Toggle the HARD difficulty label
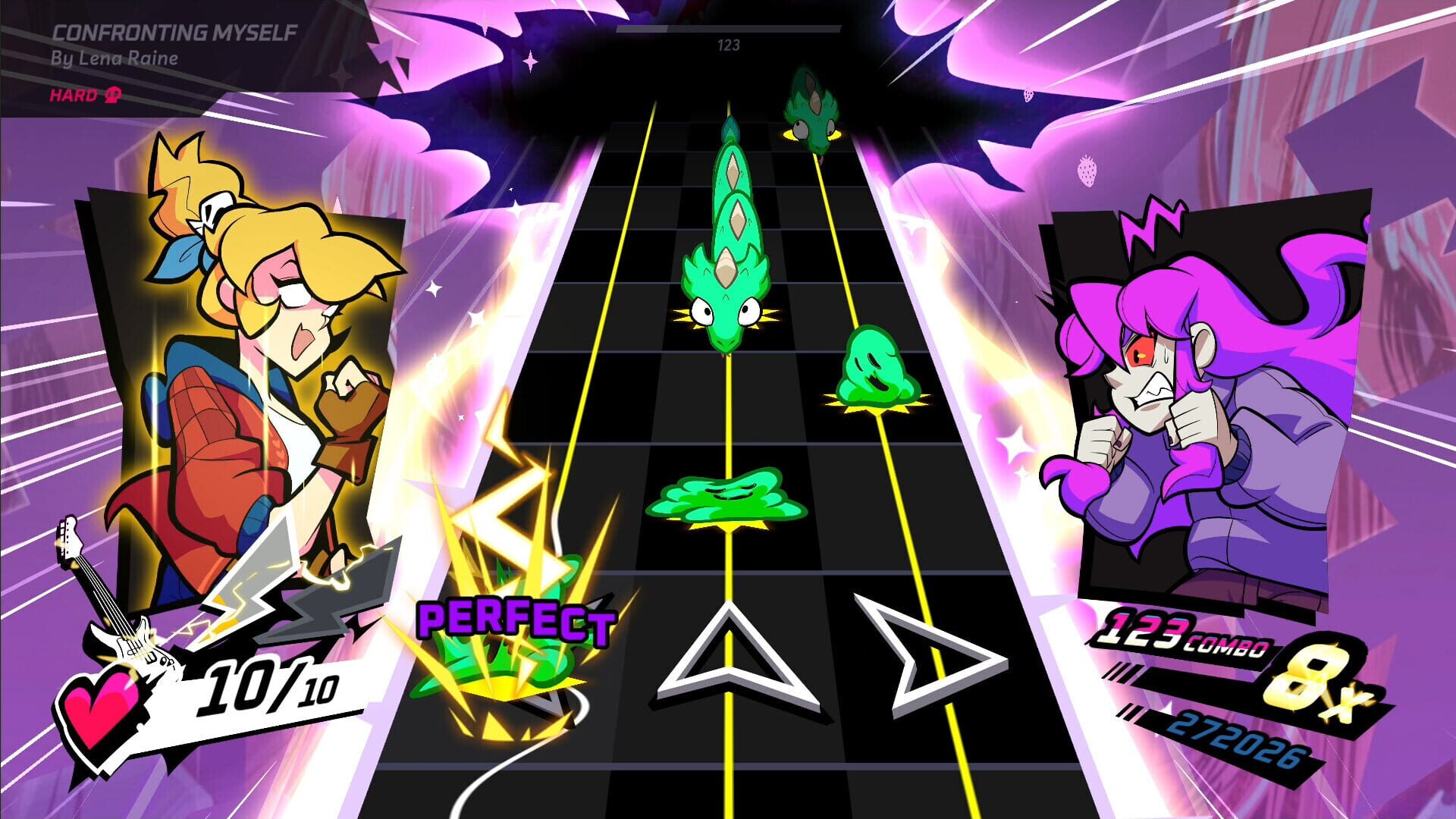This screenshot has width=1456, height=819. point(72,96)
